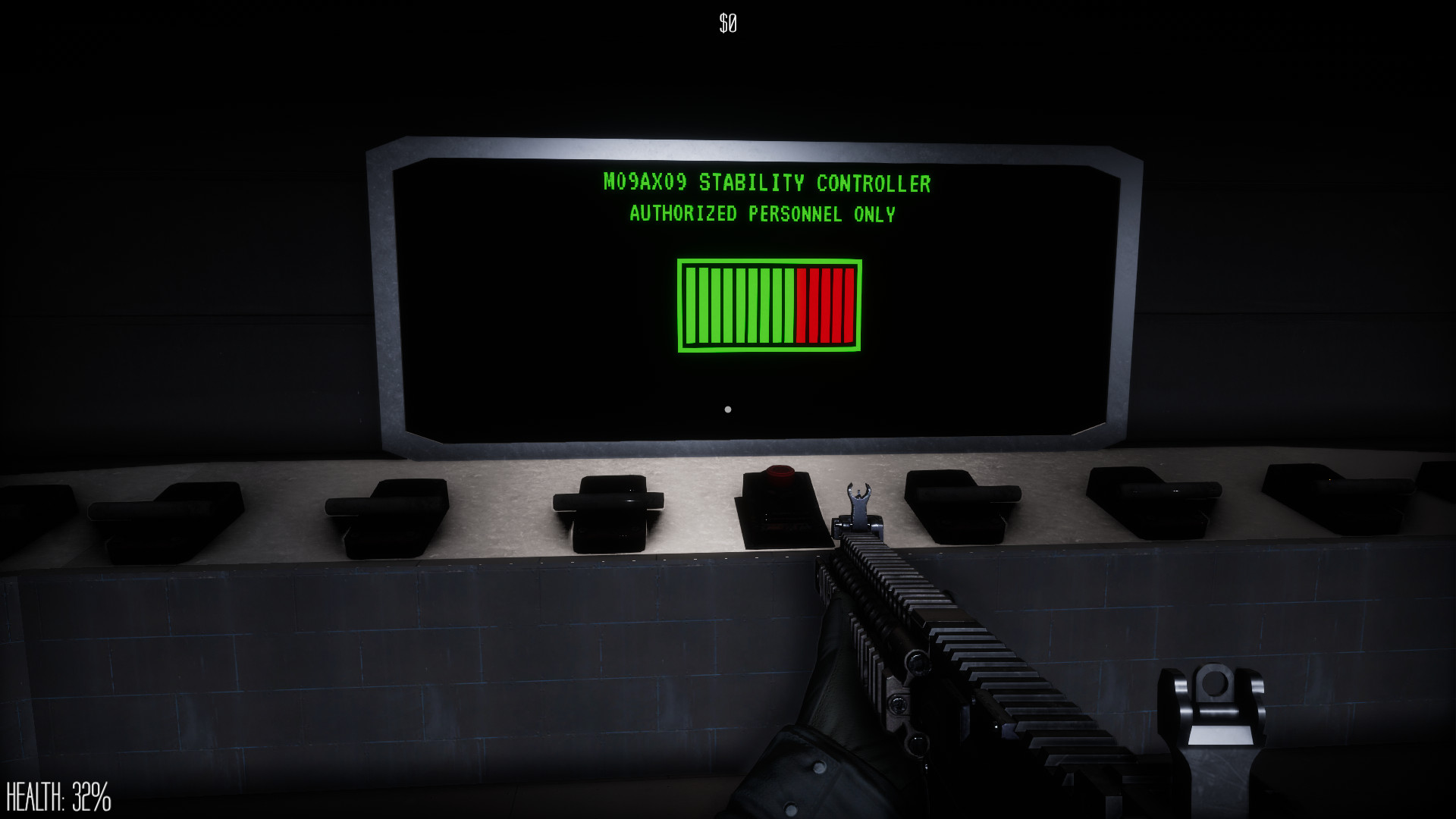Click the $0 money counter at top
The height and width of the screenshot is (819, 1456).
(x=727, y=21)
